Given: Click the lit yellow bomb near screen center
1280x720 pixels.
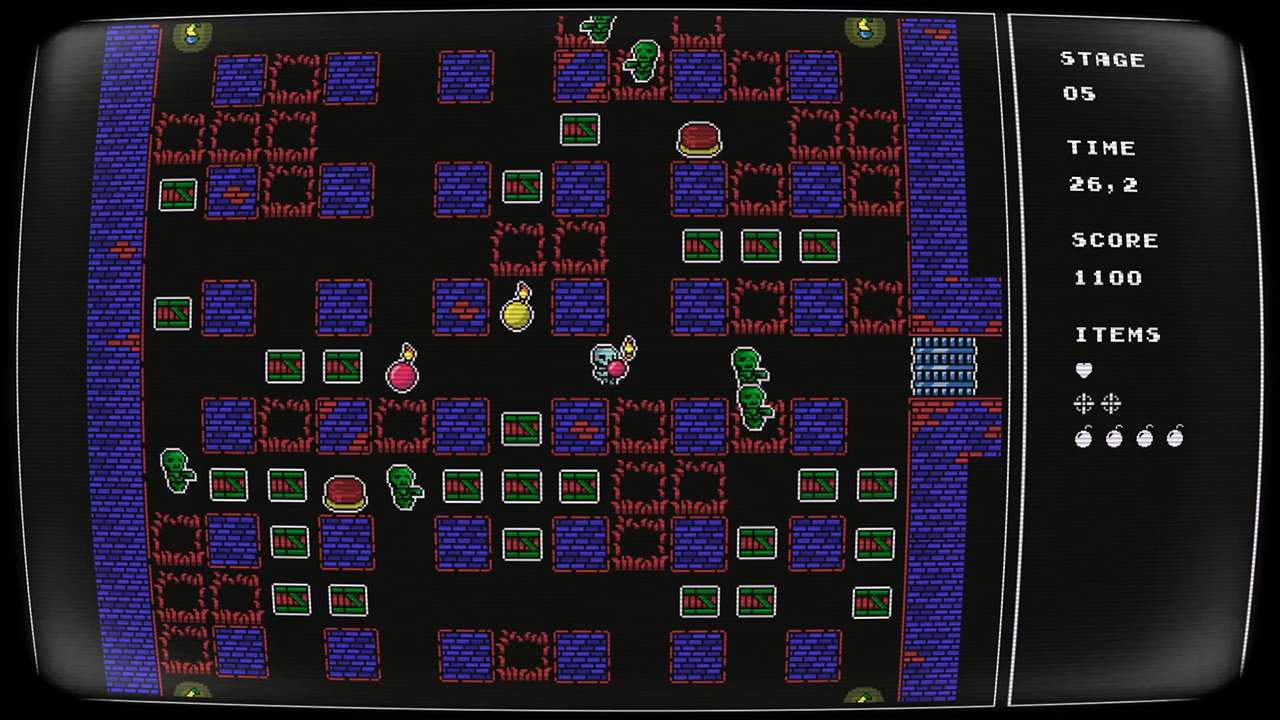Looking at the screenshot, I should pos(517,313).
